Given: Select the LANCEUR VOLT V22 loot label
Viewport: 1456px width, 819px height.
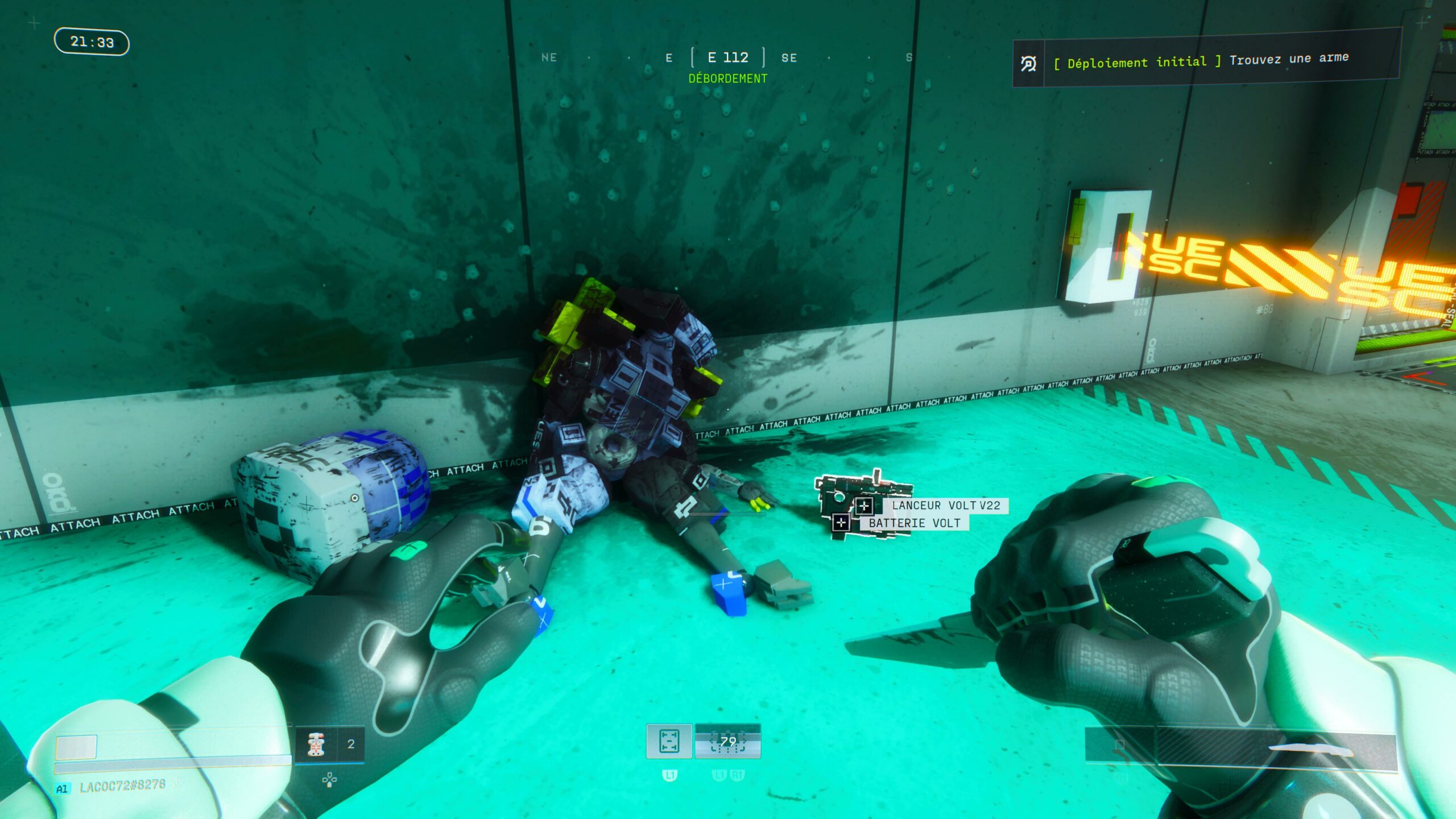Looking at the screenshot, I should click(x=945, y=505).
